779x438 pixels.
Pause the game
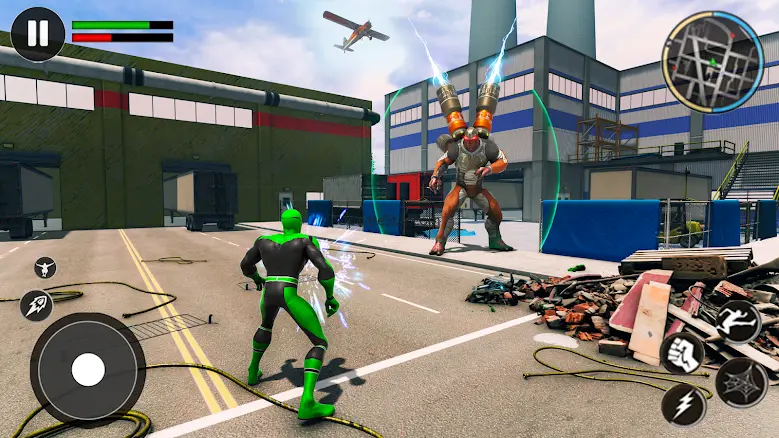tap(37, 34)
